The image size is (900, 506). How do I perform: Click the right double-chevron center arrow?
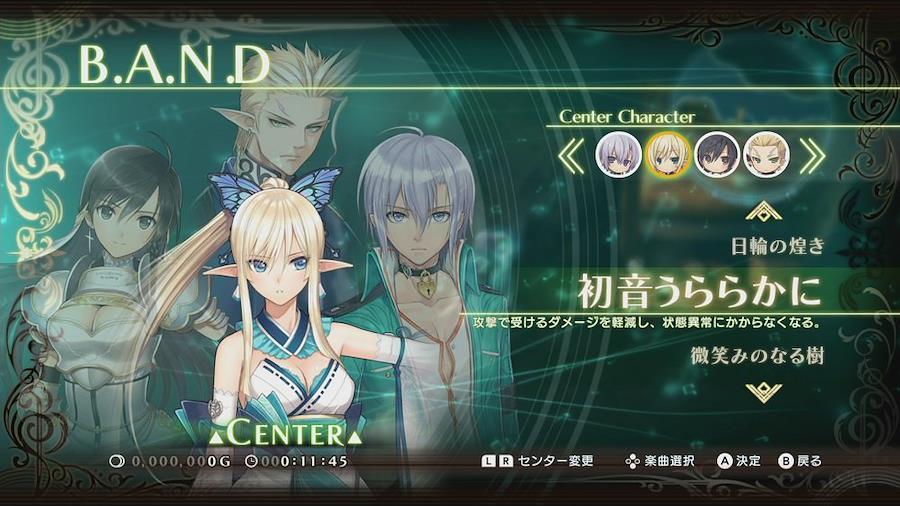pyautogui.click(x=812, y=155)
